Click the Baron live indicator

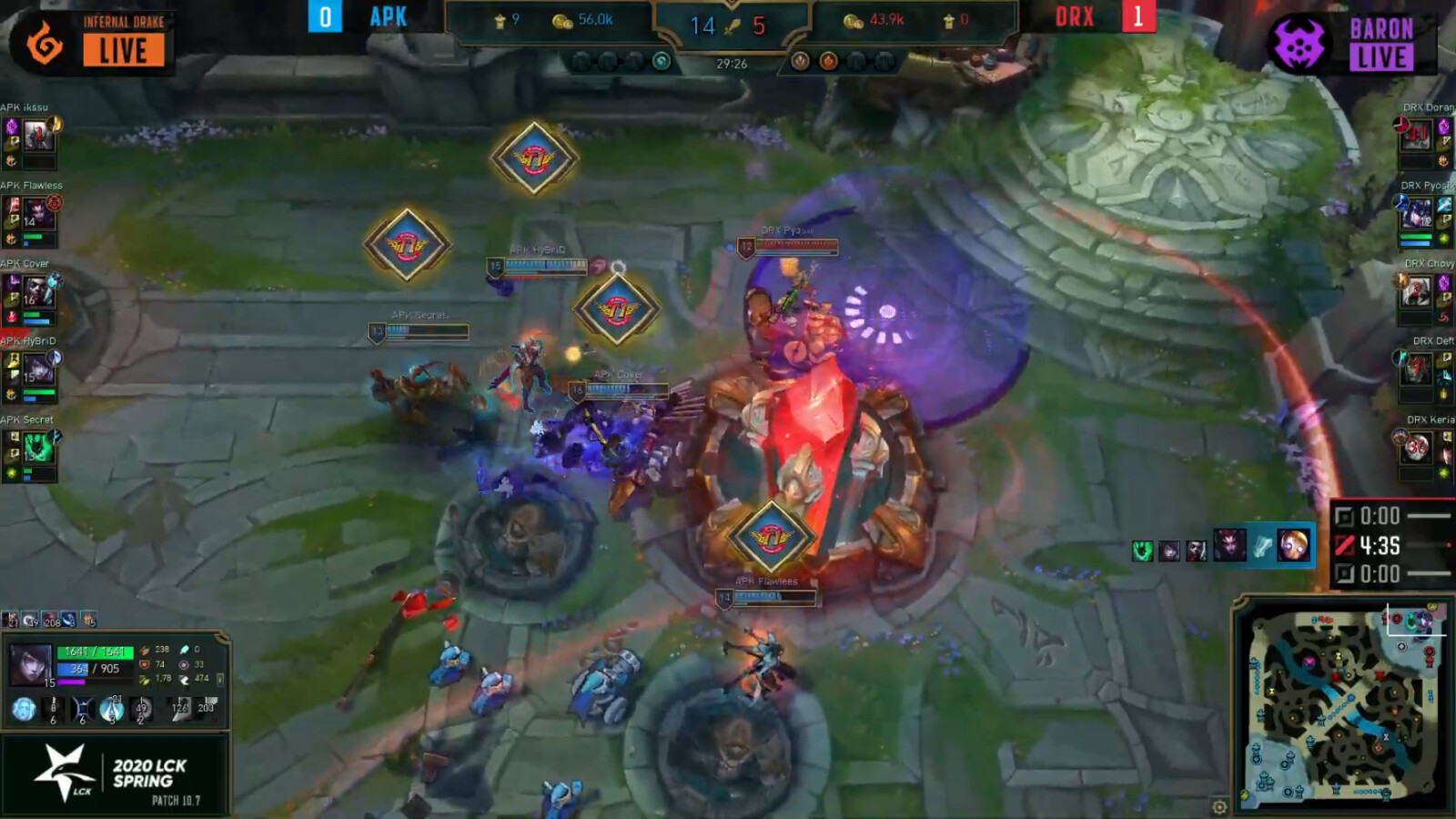click(x=1380, y=44)
